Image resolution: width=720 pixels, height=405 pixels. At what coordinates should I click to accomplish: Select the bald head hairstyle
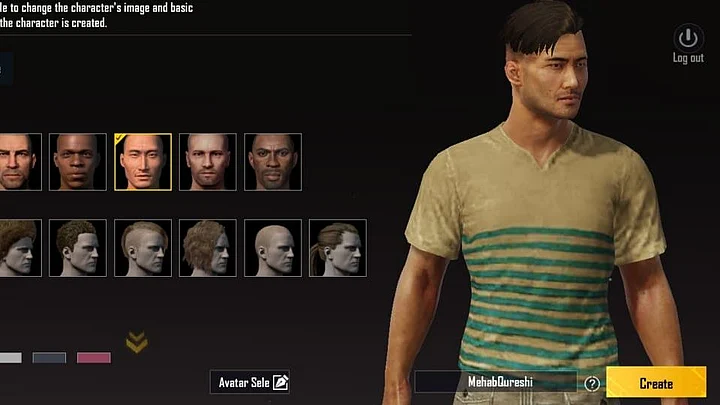point(273,248)
